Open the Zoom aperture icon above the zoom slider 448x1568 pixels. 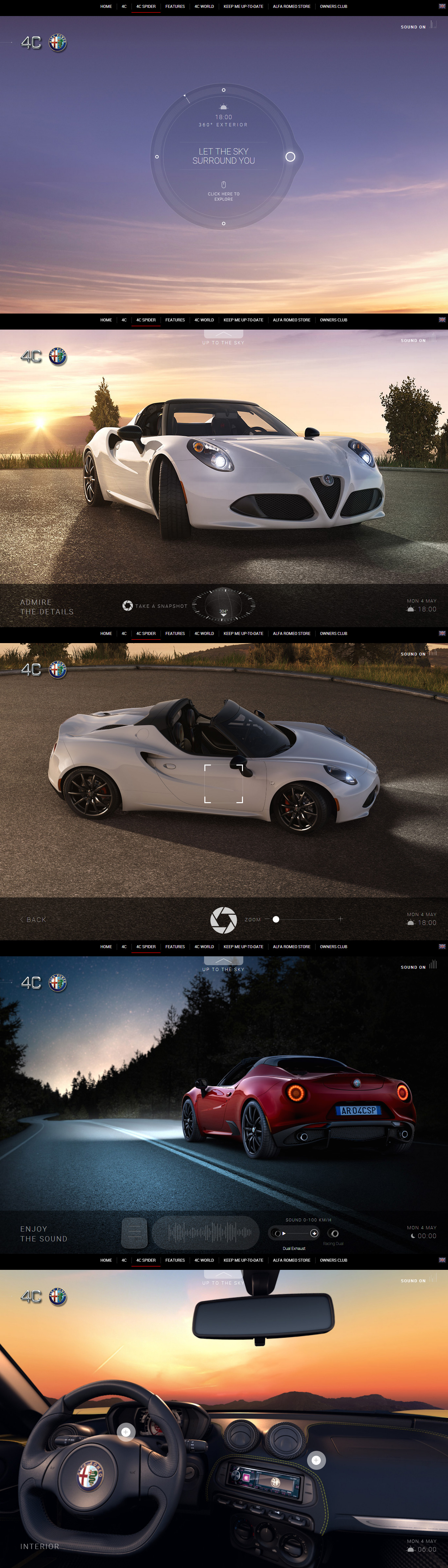pyautogui.click(x=222, y=919)
